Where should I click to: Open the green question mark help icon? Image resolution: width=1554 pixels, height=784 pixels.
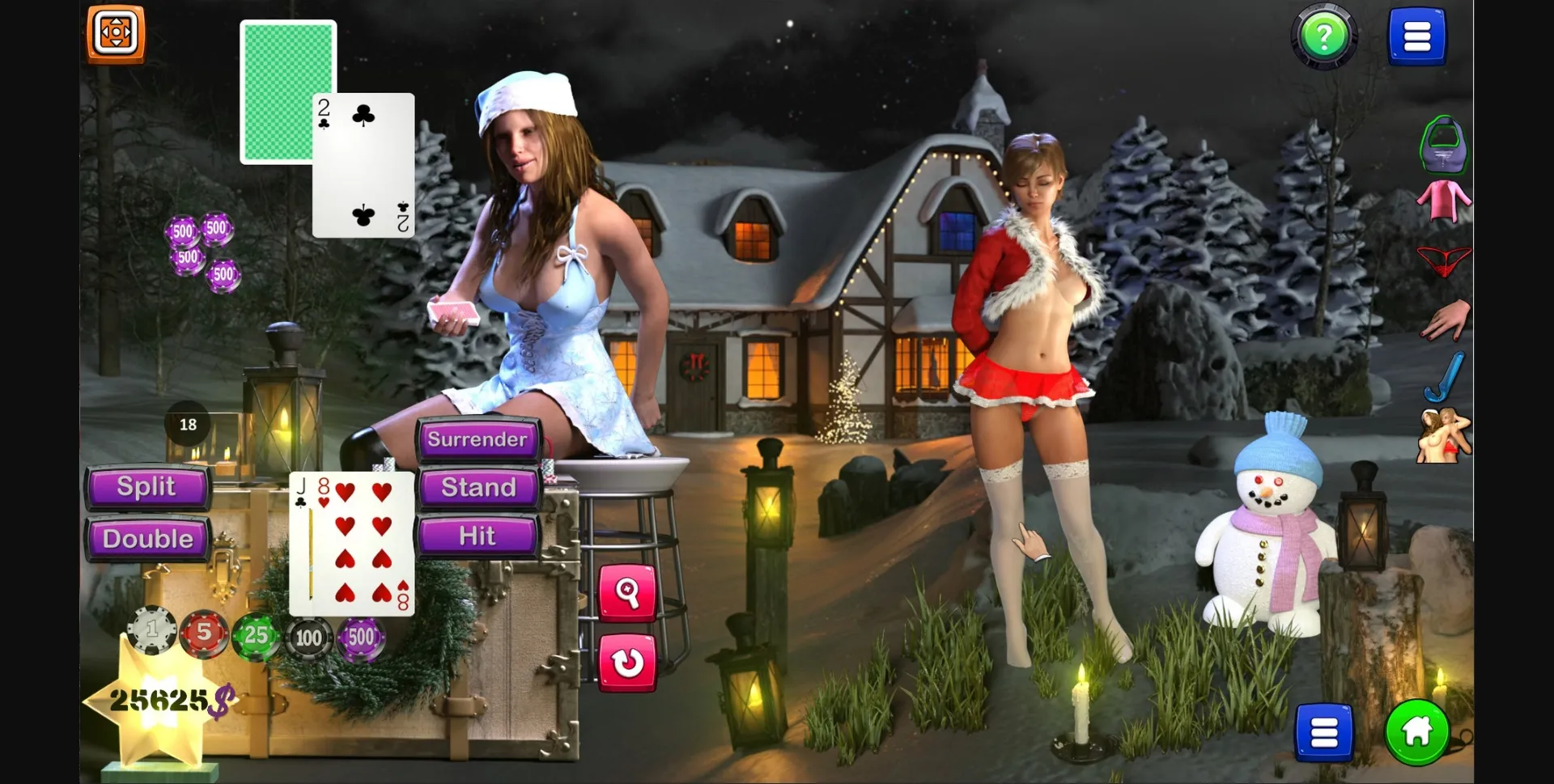(x=1324, y=36)
